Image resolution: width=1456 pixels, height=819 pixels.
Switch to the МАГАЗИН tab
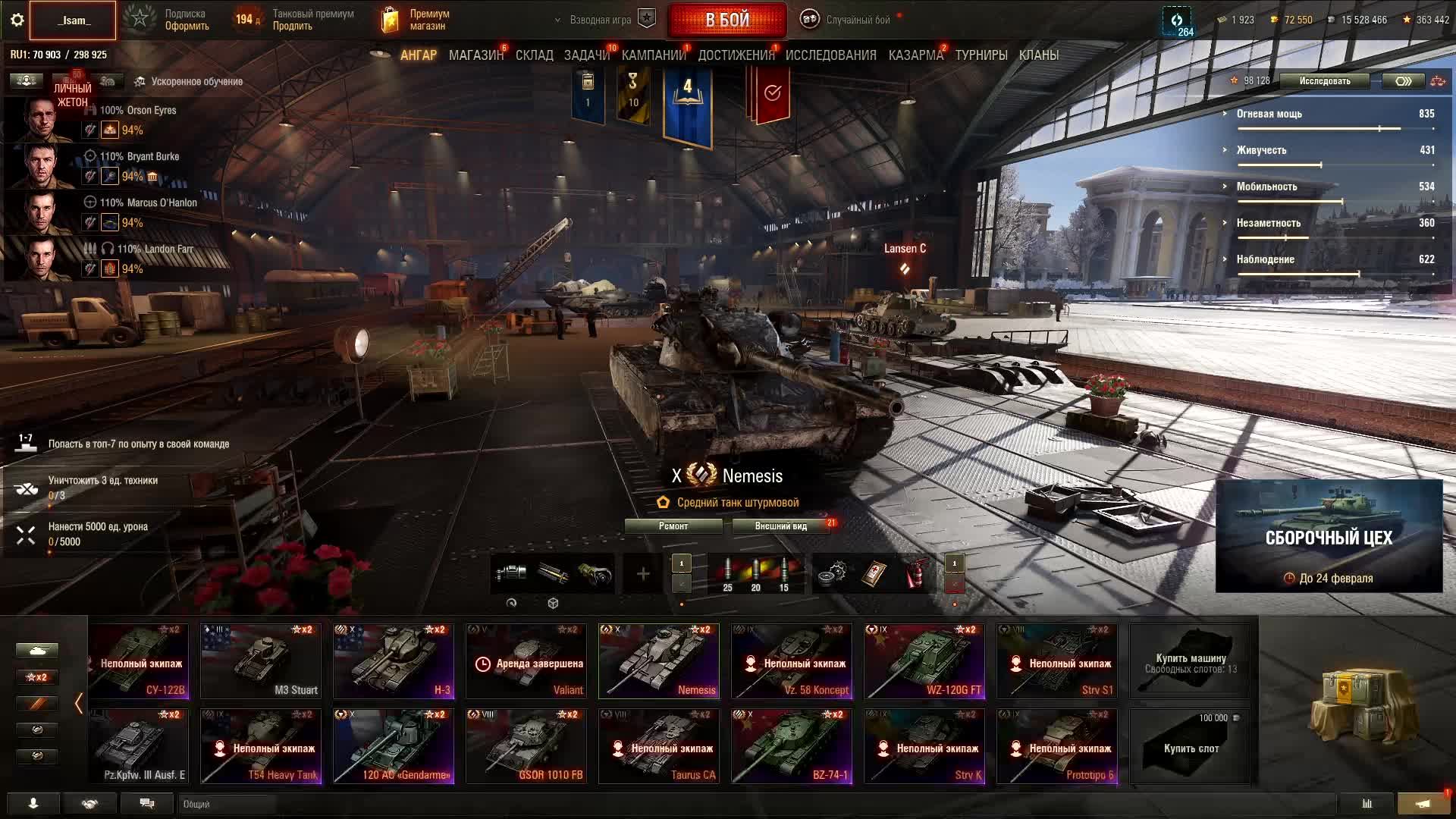coord(475,55)
